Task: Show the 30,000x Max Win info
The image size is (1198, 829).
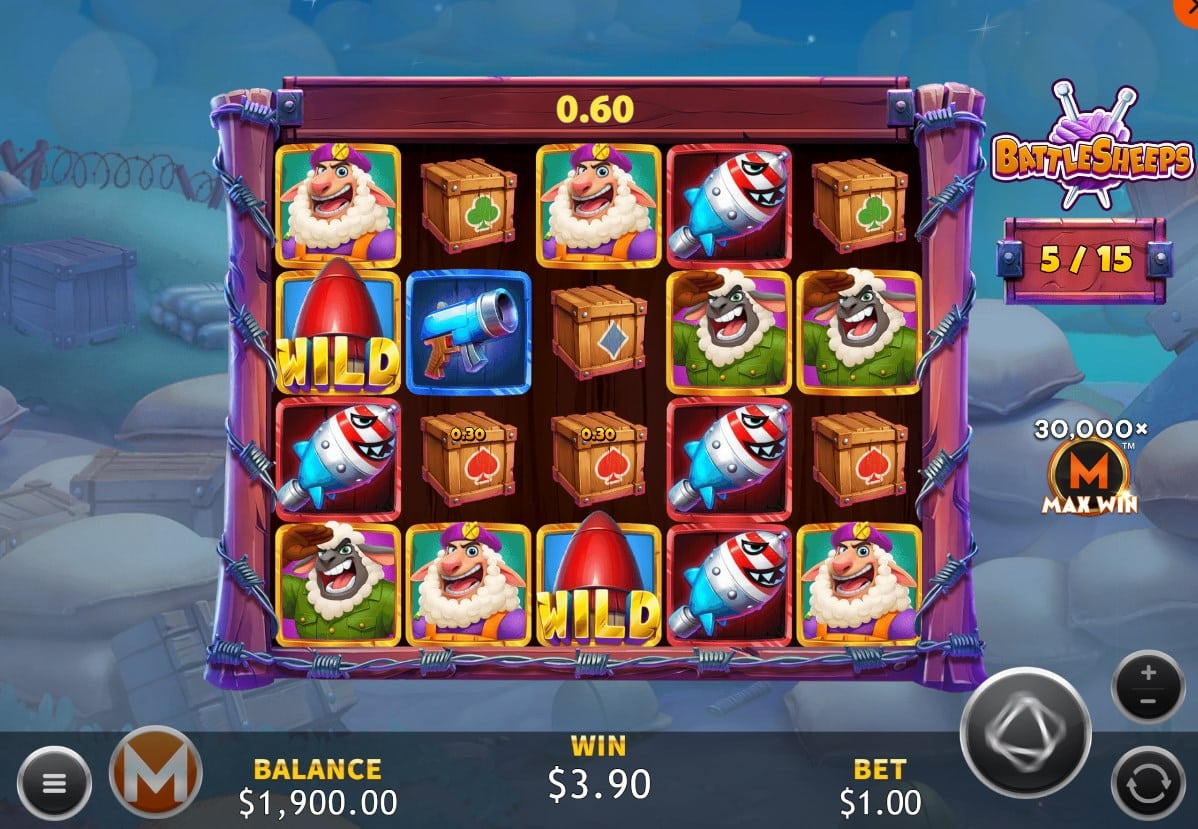Action: 1090,468
